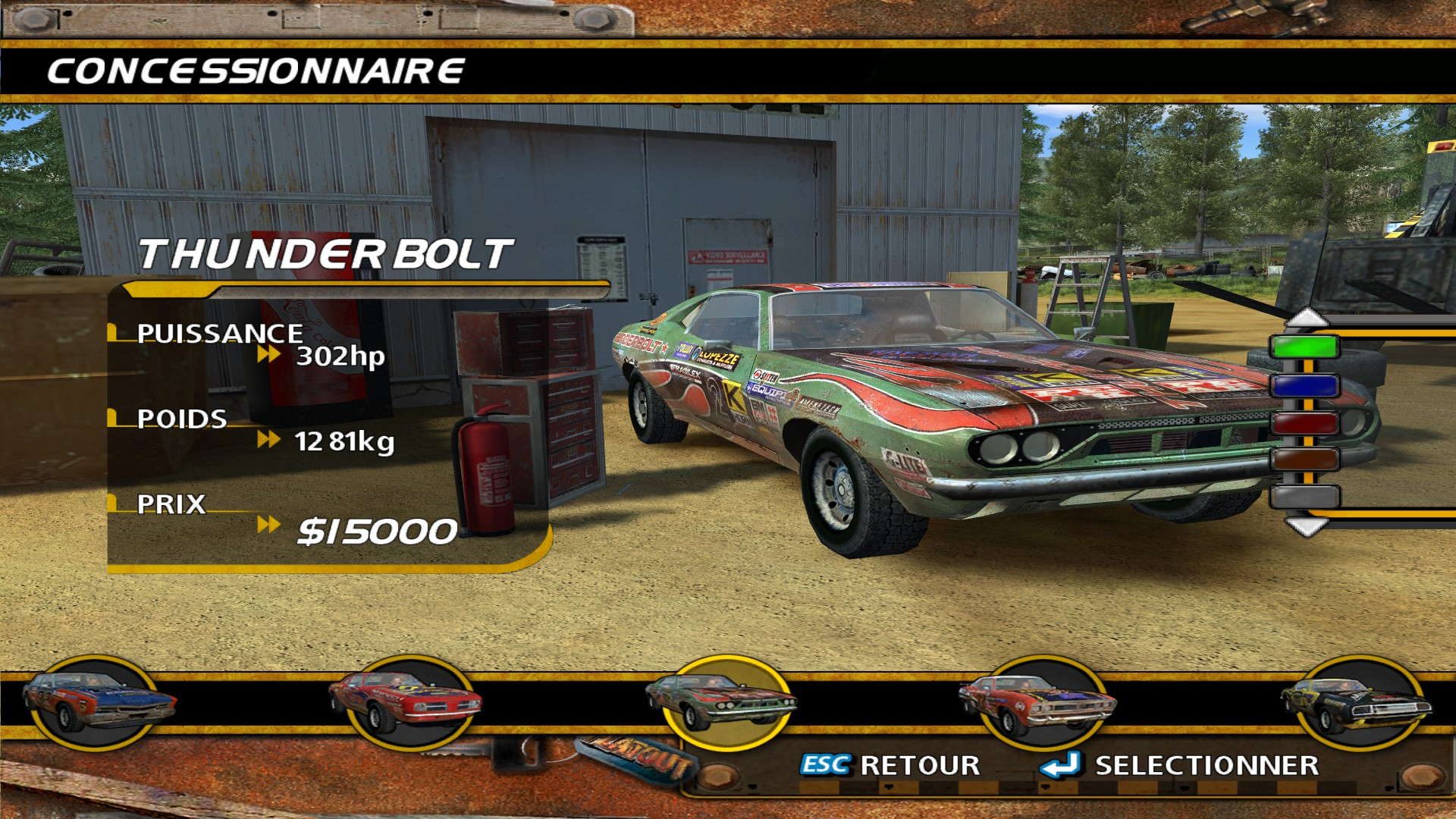
Task: Select the green paint color swatch
Action: [1304, 347]
